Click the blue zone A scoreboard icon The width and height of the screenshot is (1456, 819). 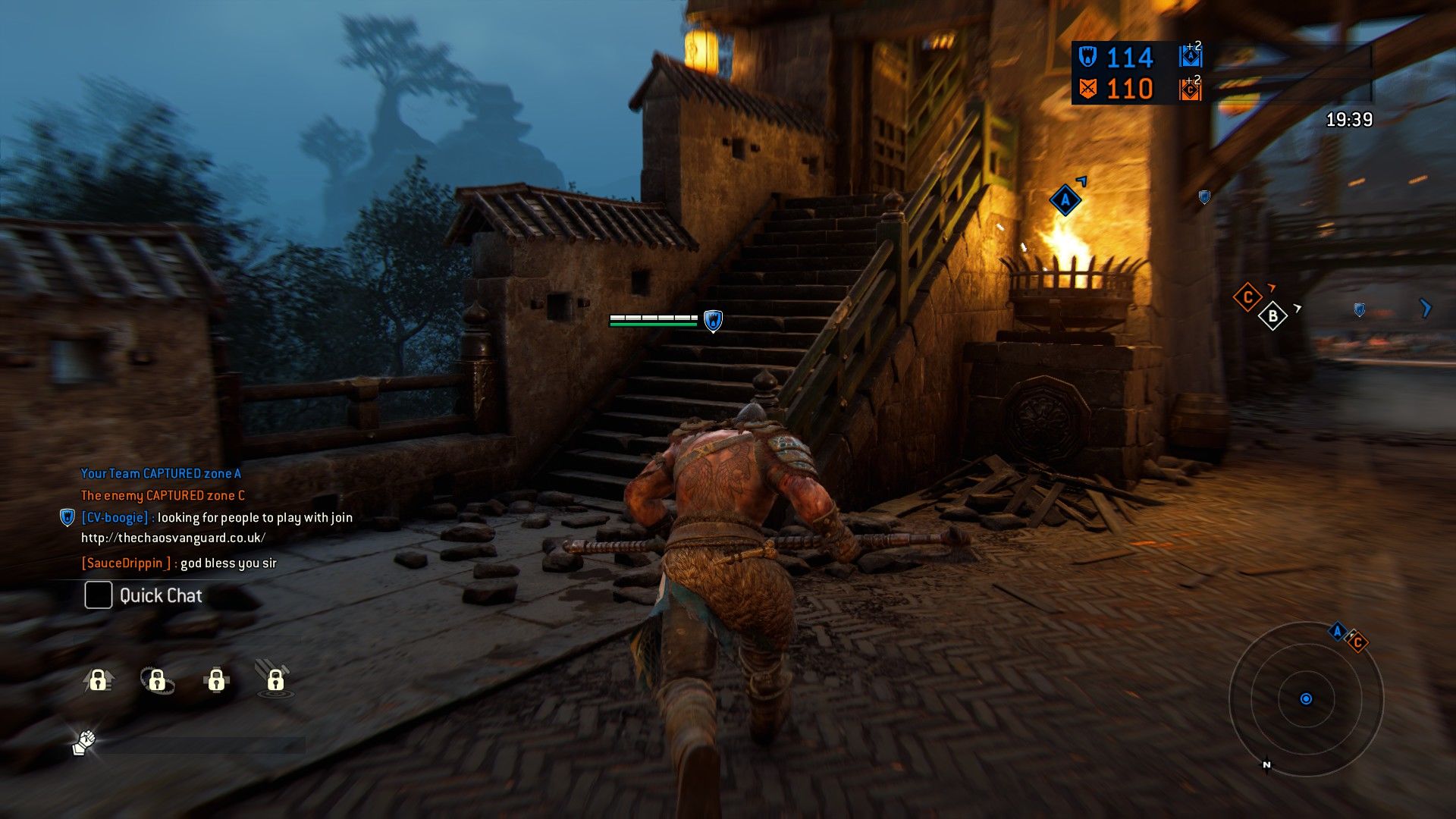tap(1191, 57)
